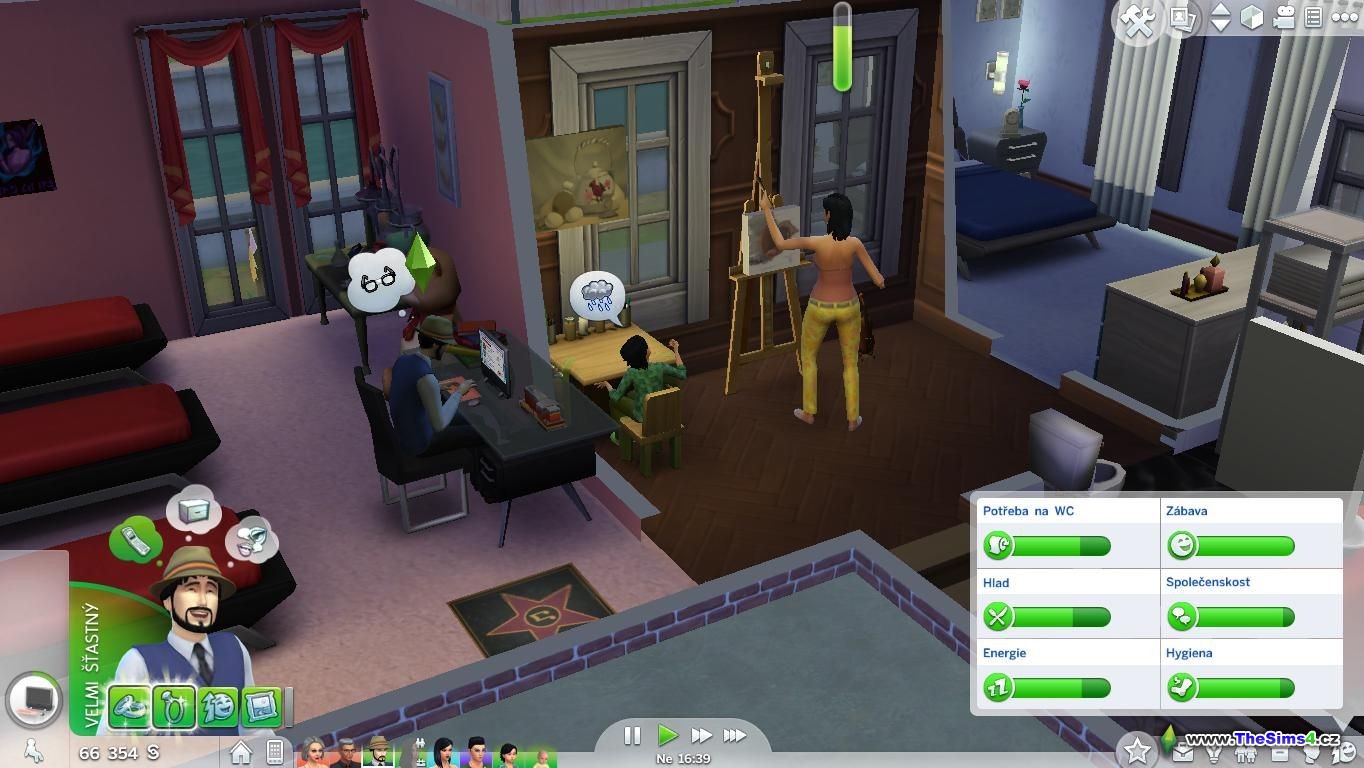Image resolution: width=1364 pixels, height=768 pixels.
Task: Set game speed to ultra fast
Action: pos(735,736)
